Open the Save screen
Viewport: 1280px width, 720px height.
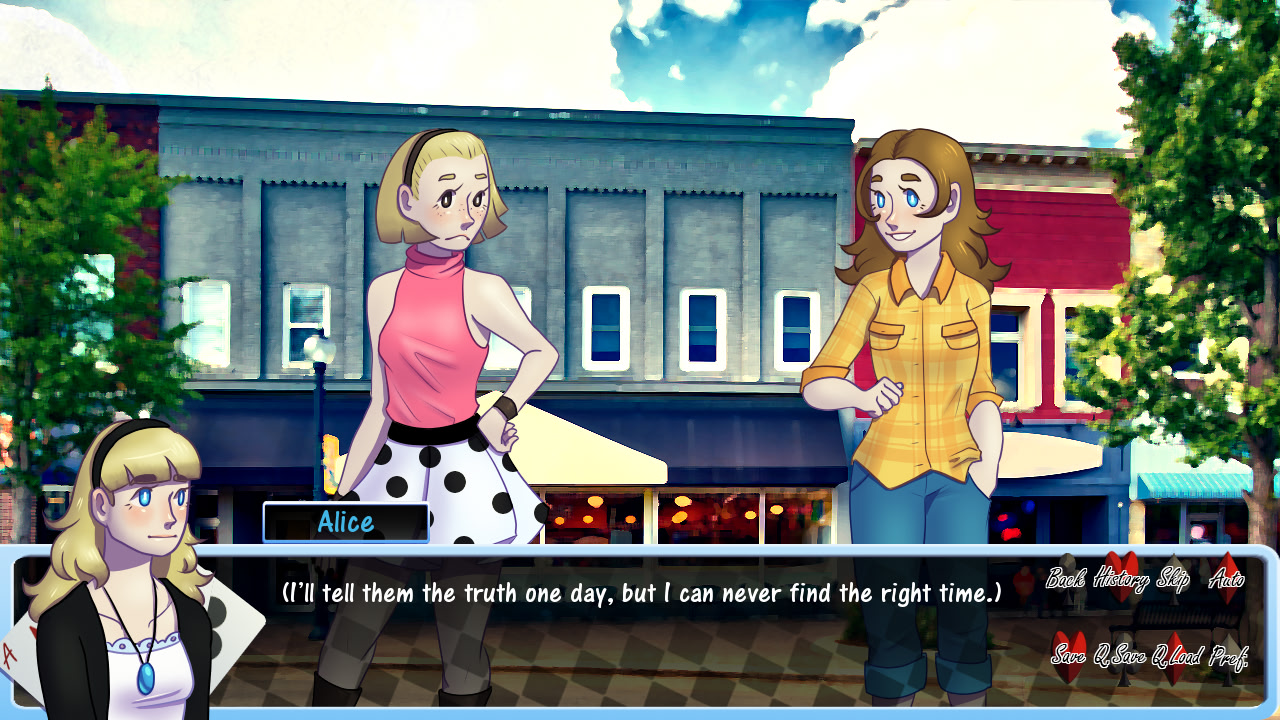(1070, 657)
